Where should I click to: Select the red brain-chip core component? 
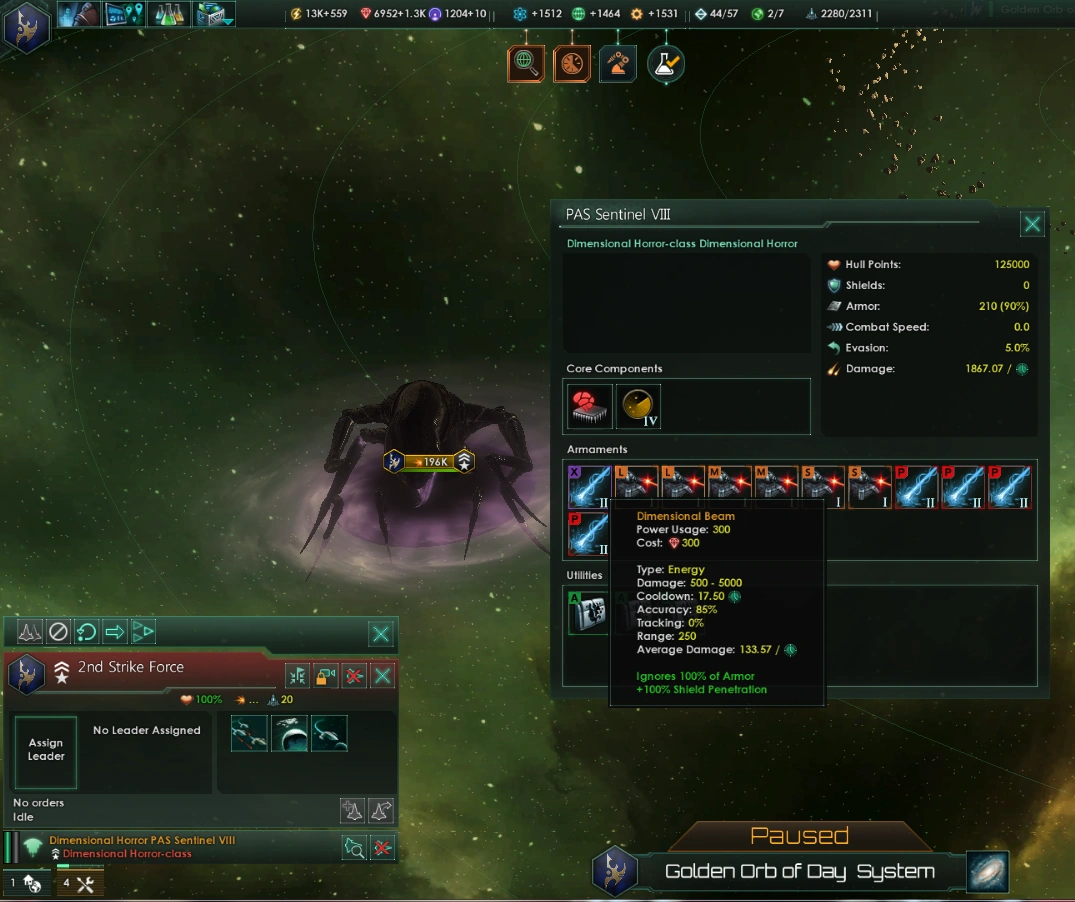click(x=588, y=406)
